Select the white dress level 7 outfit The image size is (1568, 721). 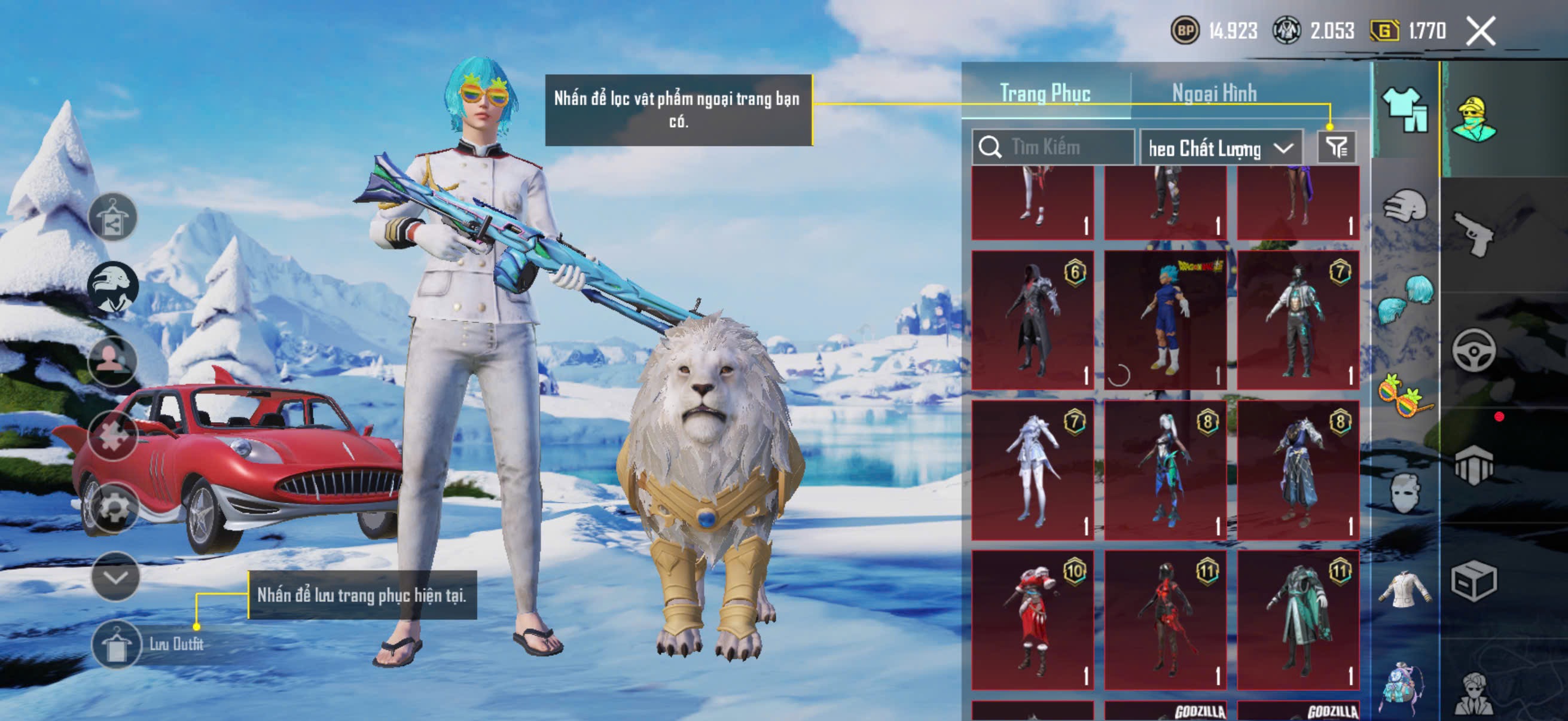[1032, 470]
